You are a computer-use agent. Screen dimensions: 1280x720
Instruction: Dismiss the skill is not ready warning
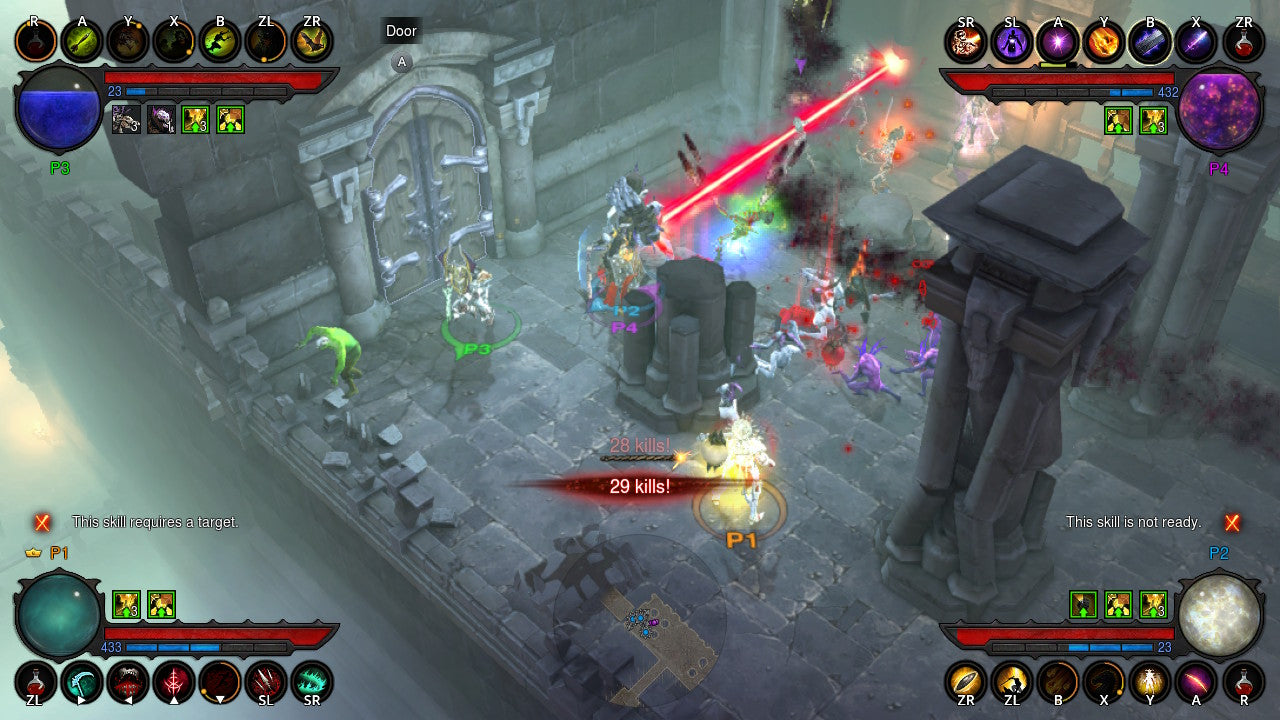click(1230, 521)
